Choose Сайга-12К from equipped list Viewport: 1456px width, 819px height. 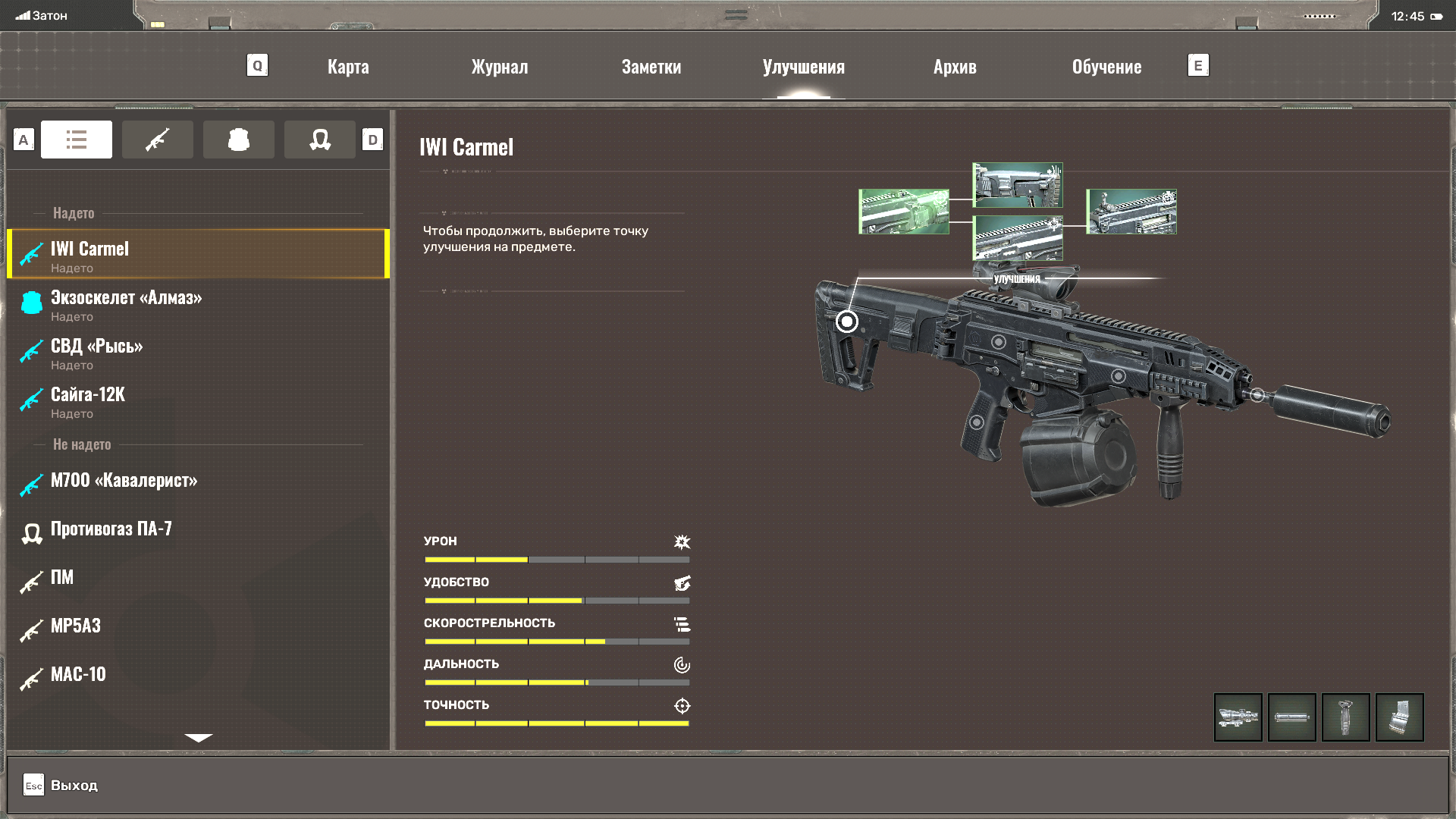[x=88, y=401]
